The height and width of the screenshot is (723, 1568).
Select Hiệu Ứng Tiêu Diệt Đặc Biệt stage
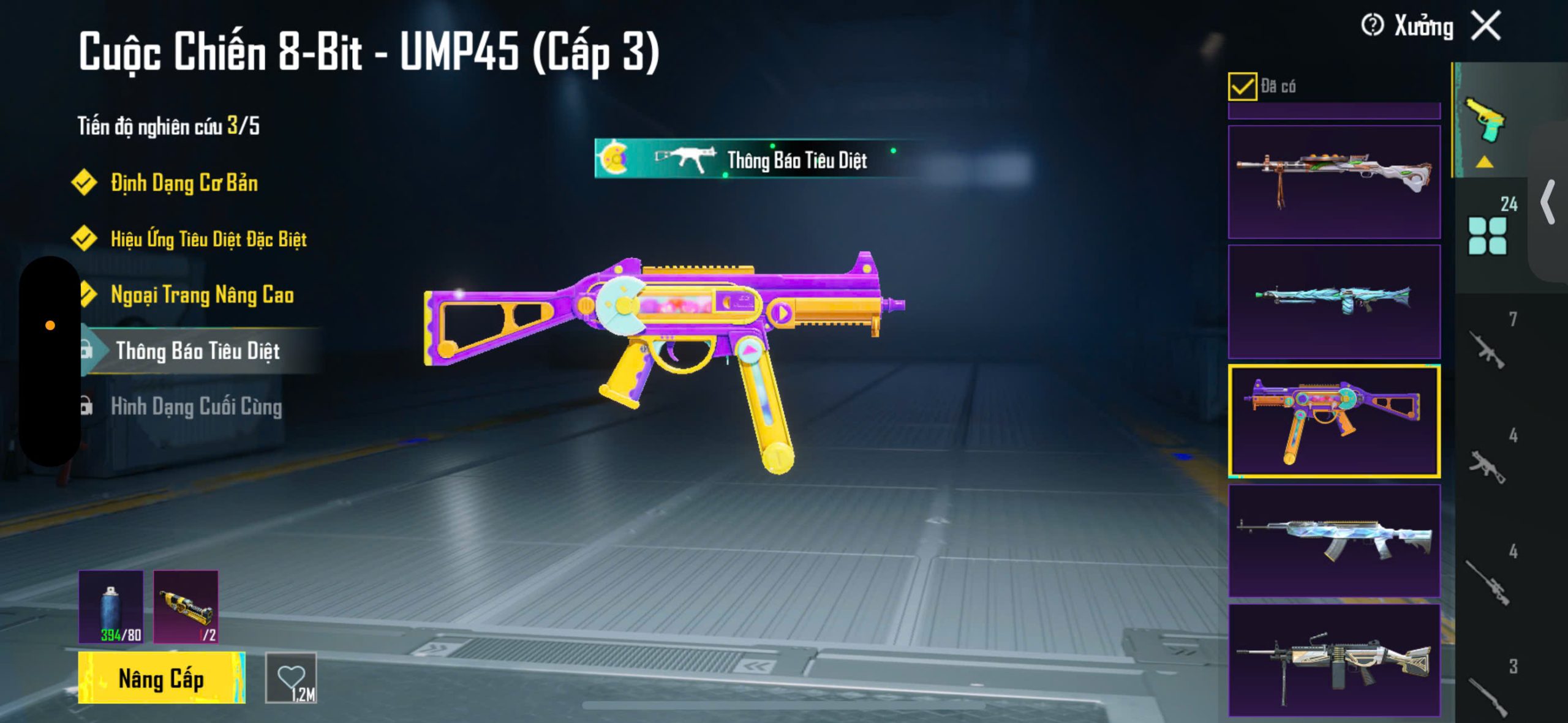tap(208, 239)
